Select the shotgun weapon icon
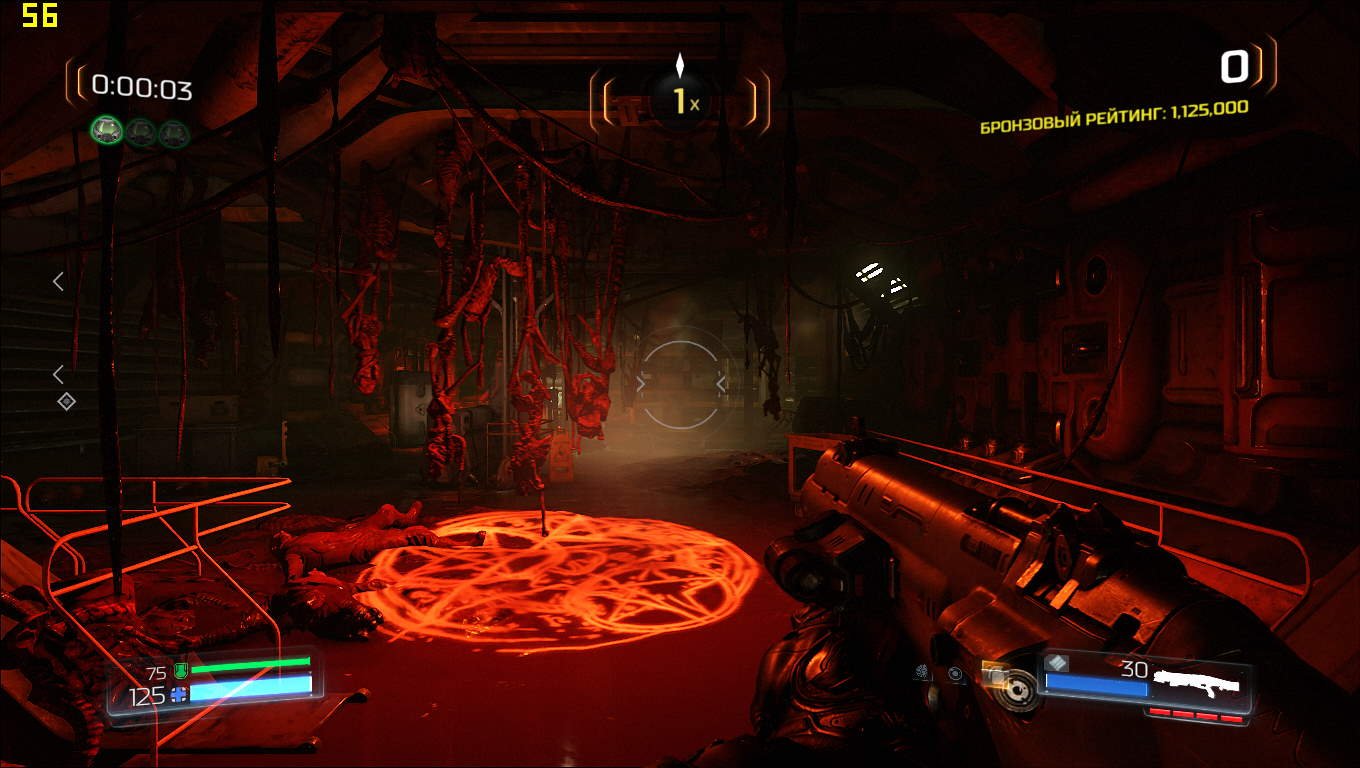 pyautogui.click(x=1196, y=683)
